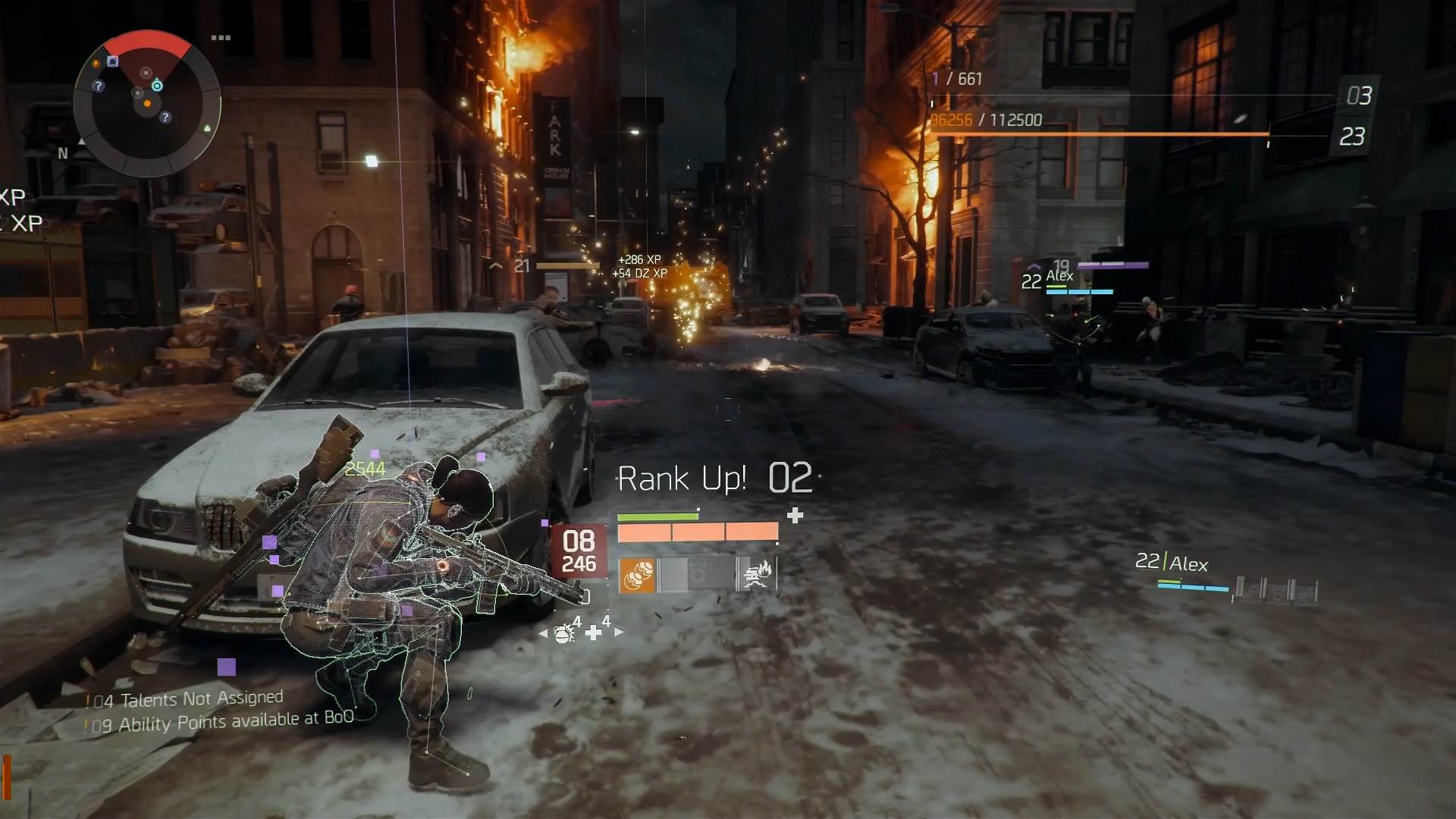Activate the orange sticky bomb skill
Viewport: 1456px width, 819px height.
click(637, 576)
